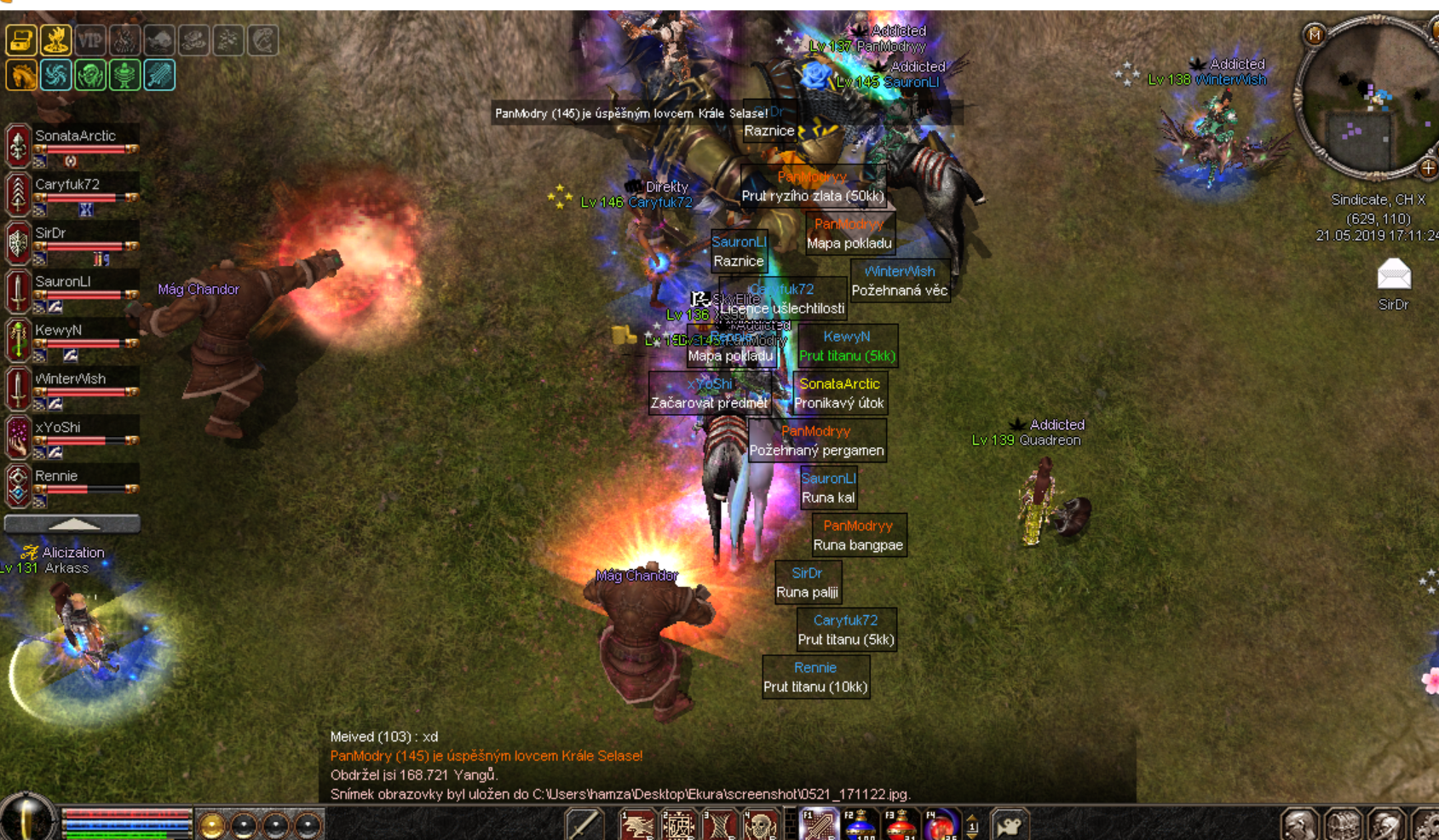Select party member SonataArctic
1439x840 pixels.
click(75, 136)
